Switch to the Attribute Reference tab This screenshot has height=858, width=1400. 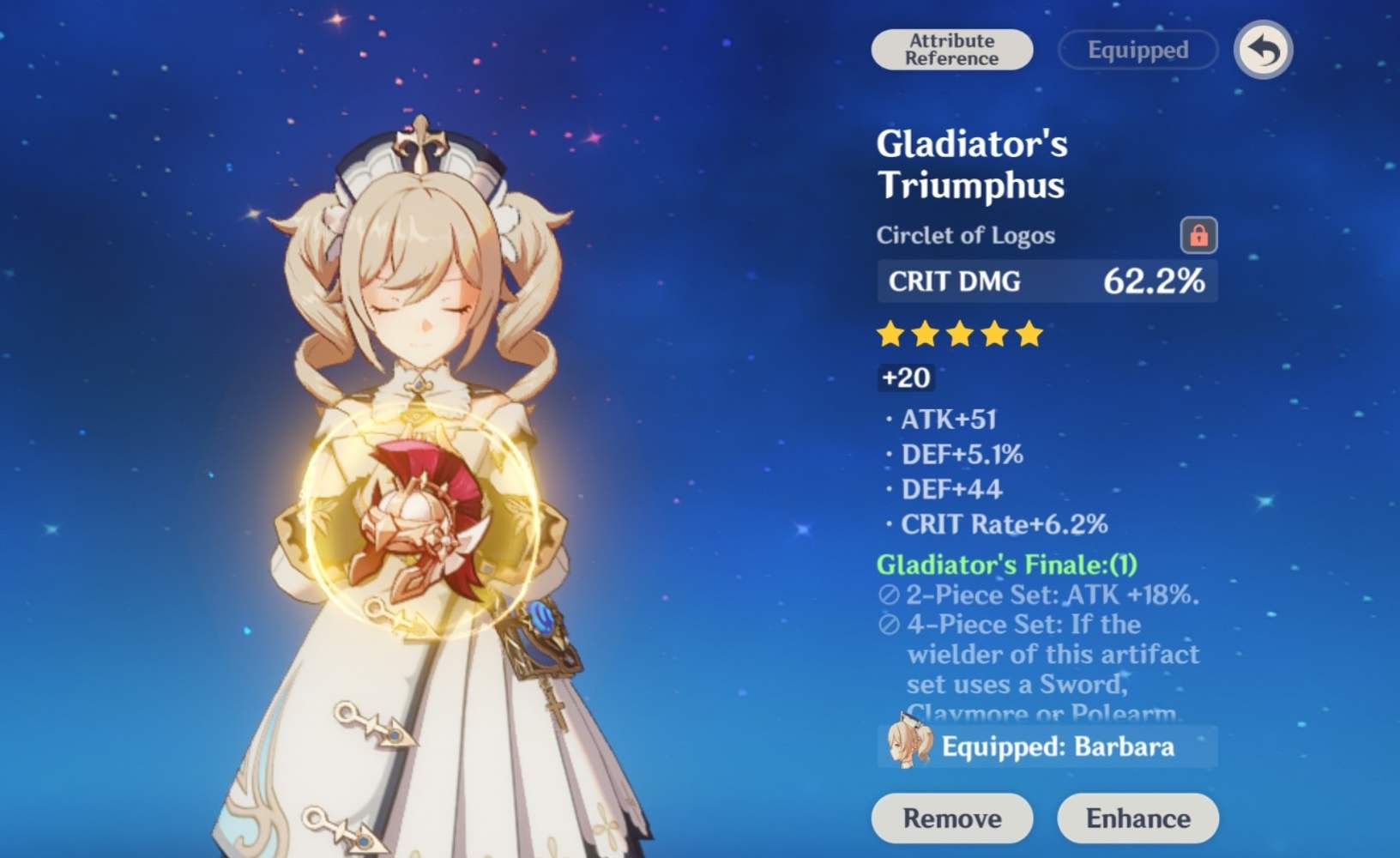click(951, 49)
